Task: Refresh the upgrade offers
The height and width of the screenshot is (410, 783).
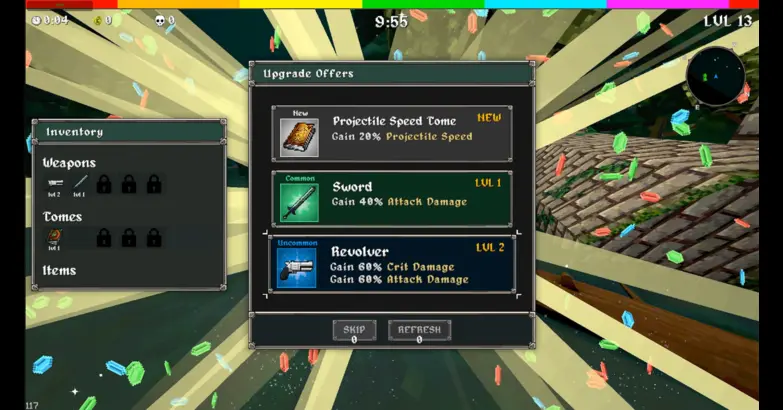Action: (419, 331)
